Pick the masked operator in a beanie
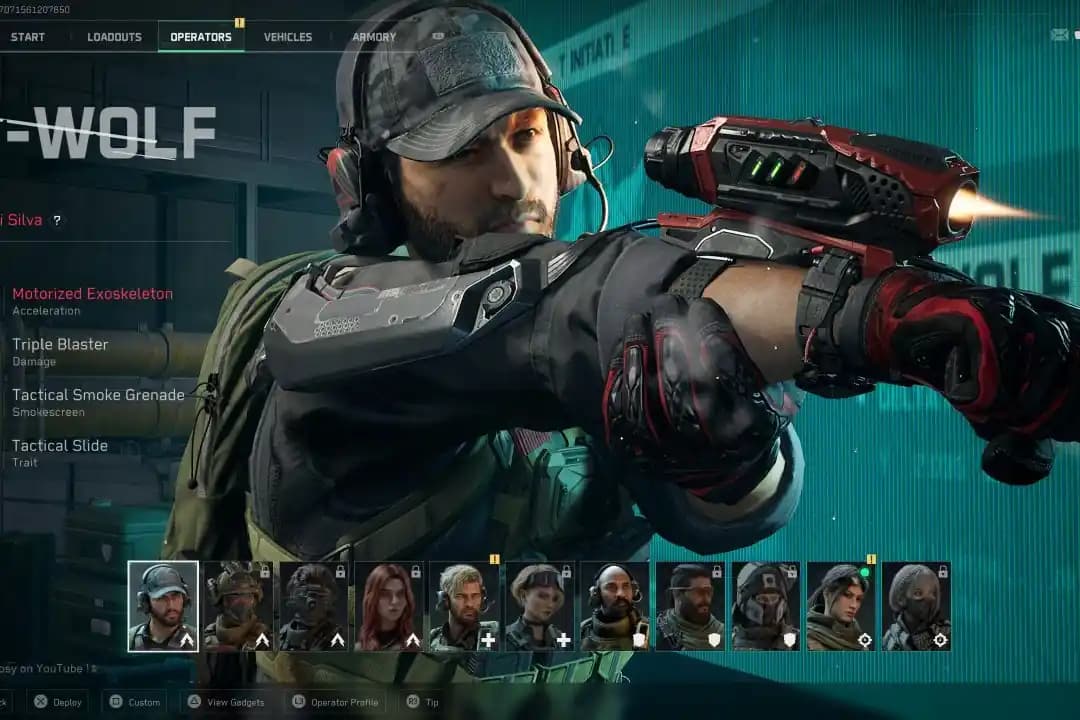This screenshot has height=720, width=1080. point(916,606)
